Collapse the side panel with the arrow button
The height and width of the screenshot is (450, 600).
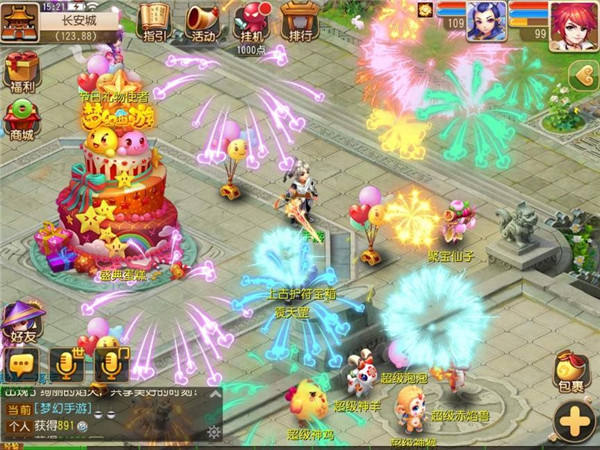[582, 74]
